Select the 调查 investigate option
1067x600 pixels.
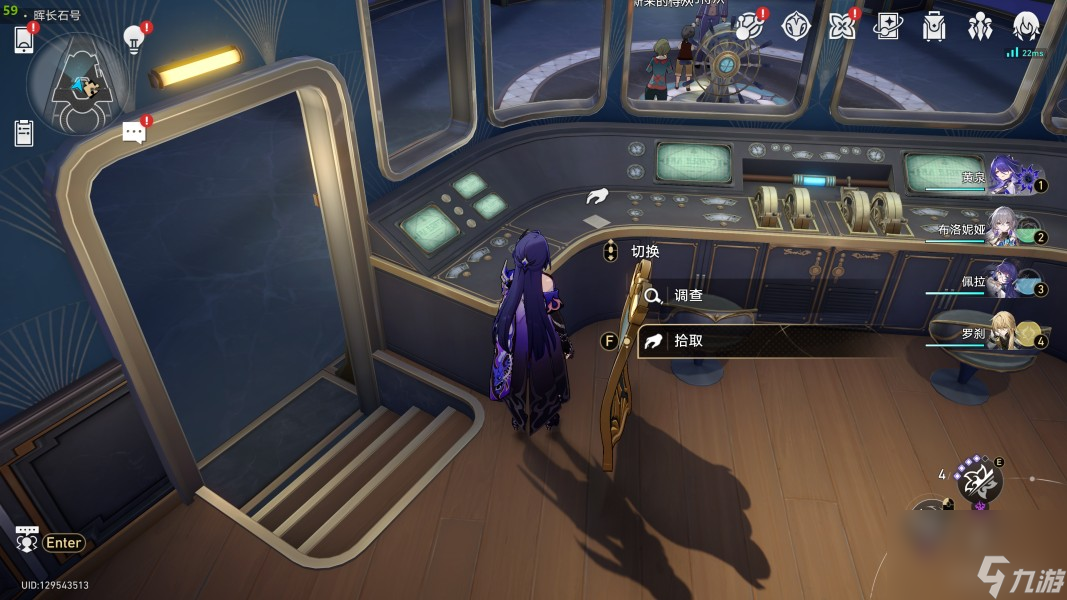click(688, 296)
